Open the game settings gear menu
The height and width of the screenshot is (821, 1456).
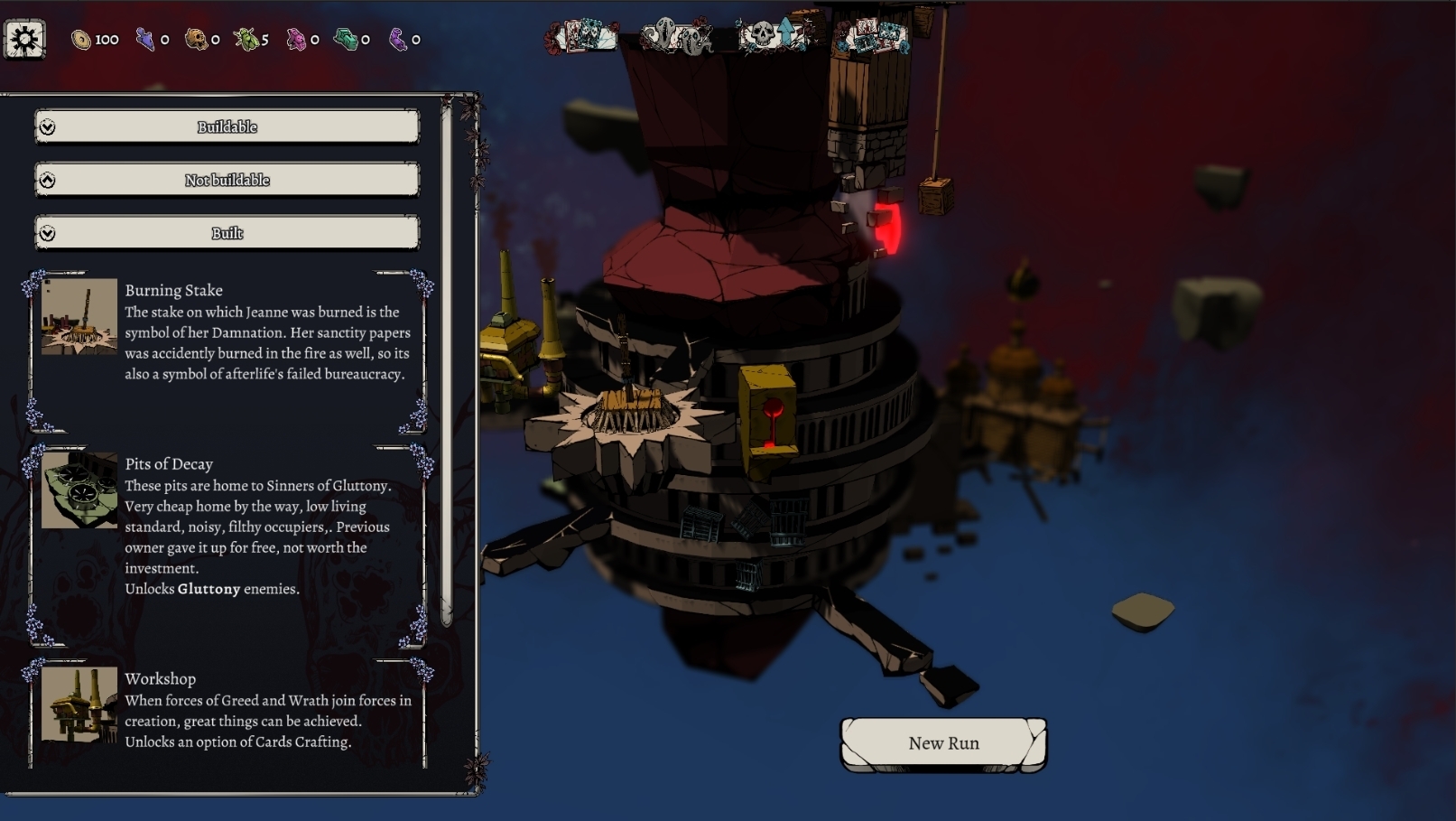(23, 37)
